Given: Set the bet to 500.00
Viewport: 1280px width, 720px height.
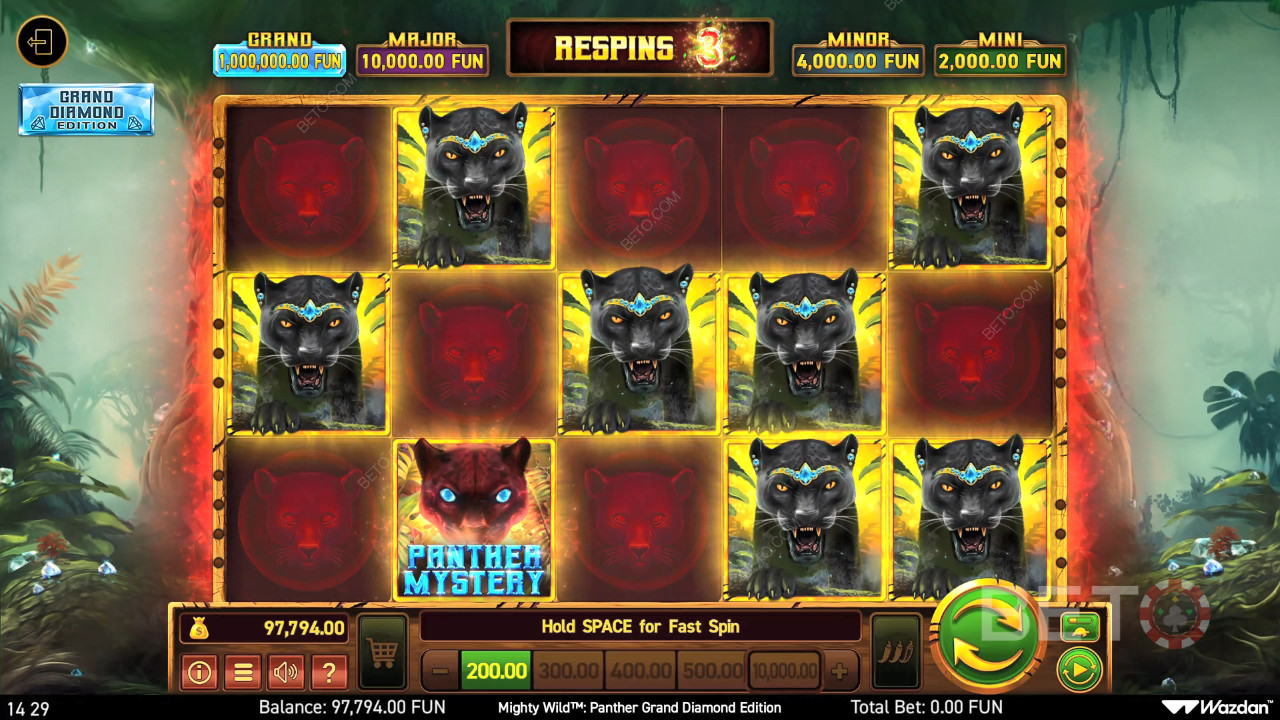Looking at the screenshot, I should [712, 671].
